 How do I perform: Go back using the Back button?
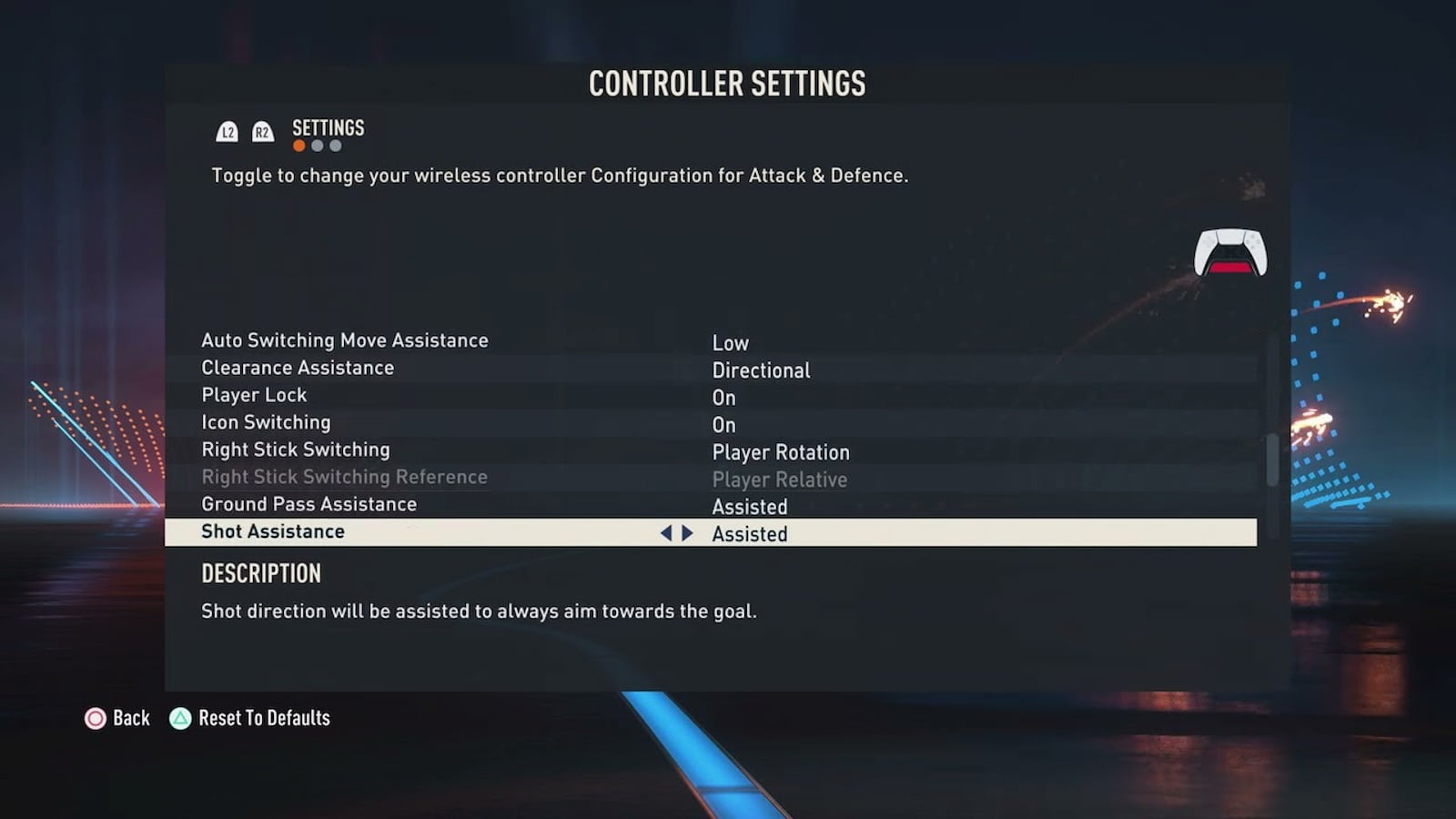(117, 719)
